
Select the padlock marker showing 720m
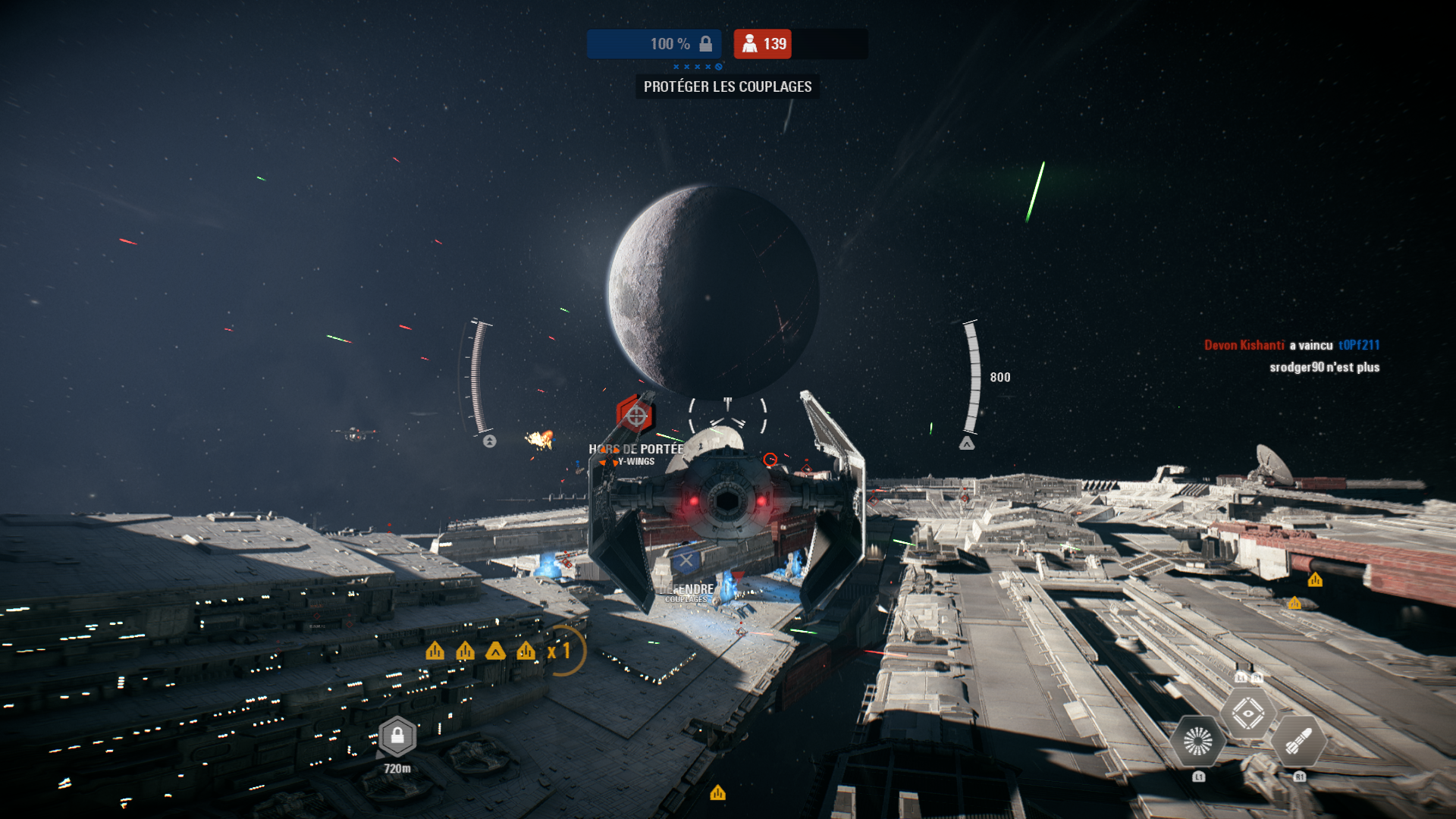[x=397, y=736]
